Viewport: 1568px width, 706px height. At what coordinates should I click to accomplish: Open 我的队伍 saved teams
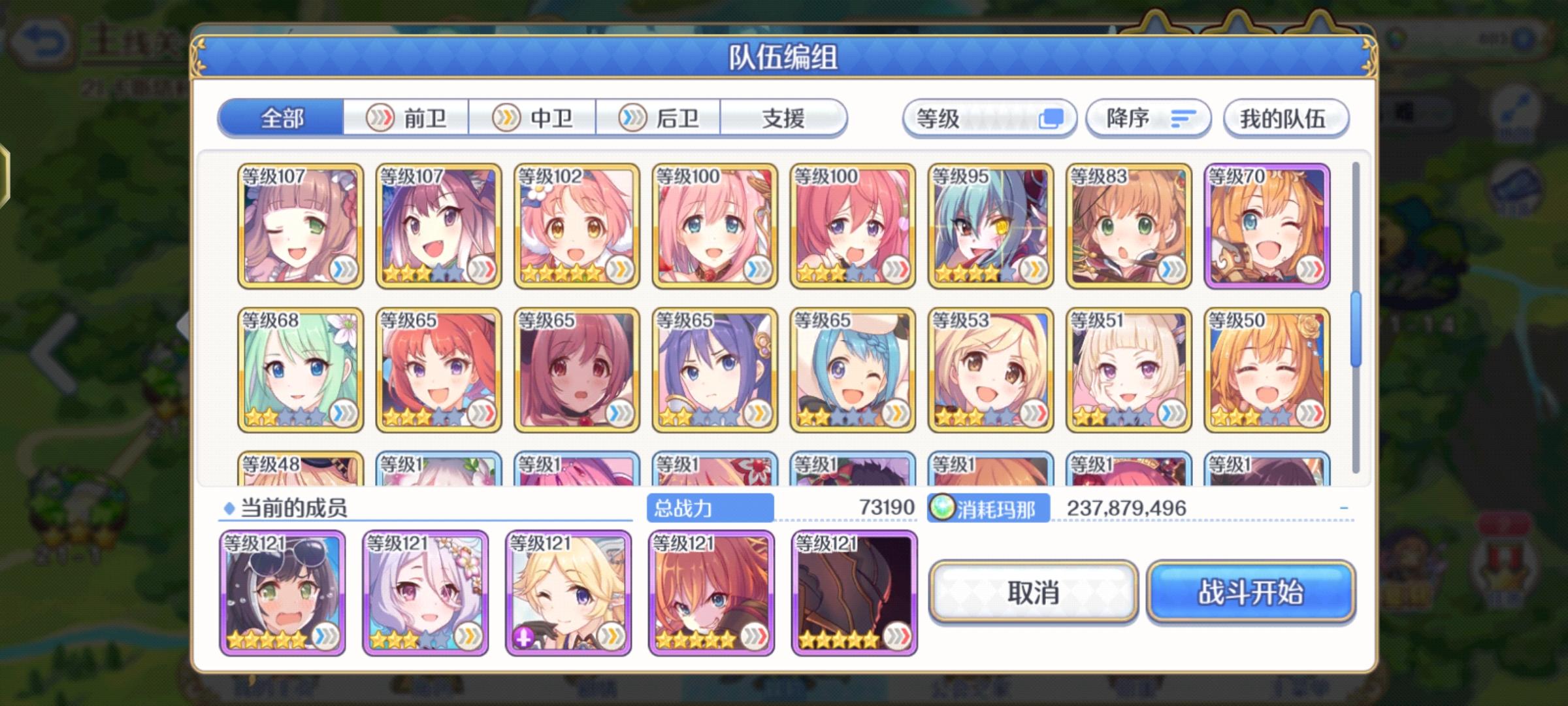tap(1284, 118)
